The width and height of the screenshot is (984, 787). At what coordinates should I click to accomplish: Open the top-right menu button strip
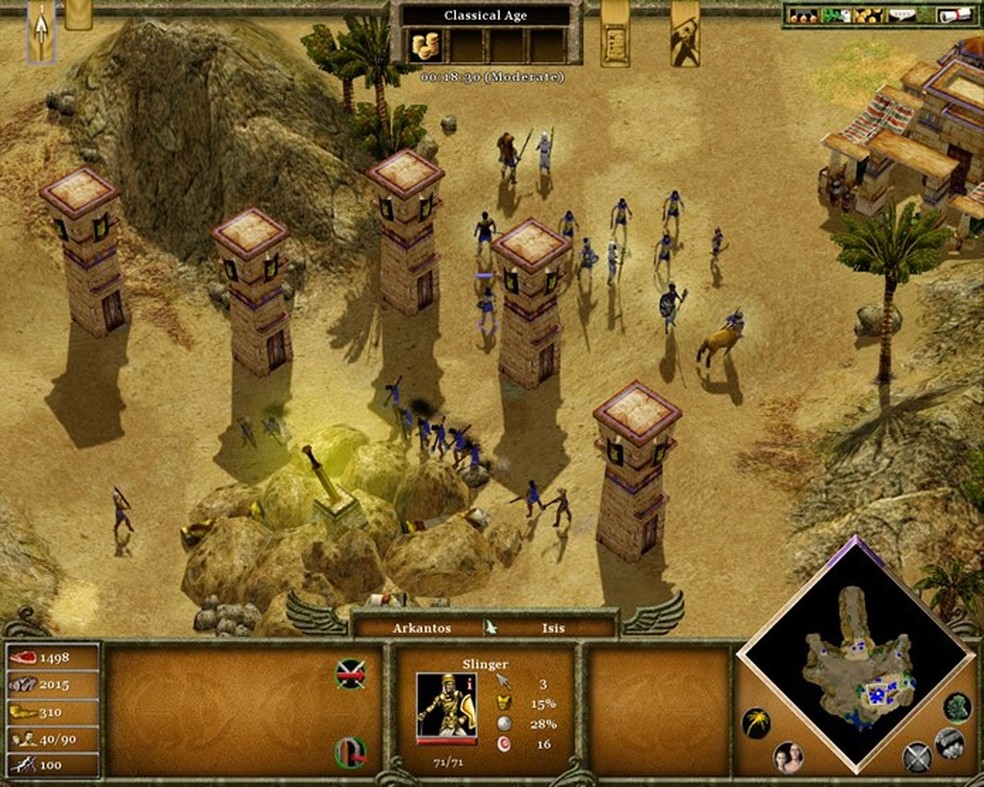(x=880, y=15)
